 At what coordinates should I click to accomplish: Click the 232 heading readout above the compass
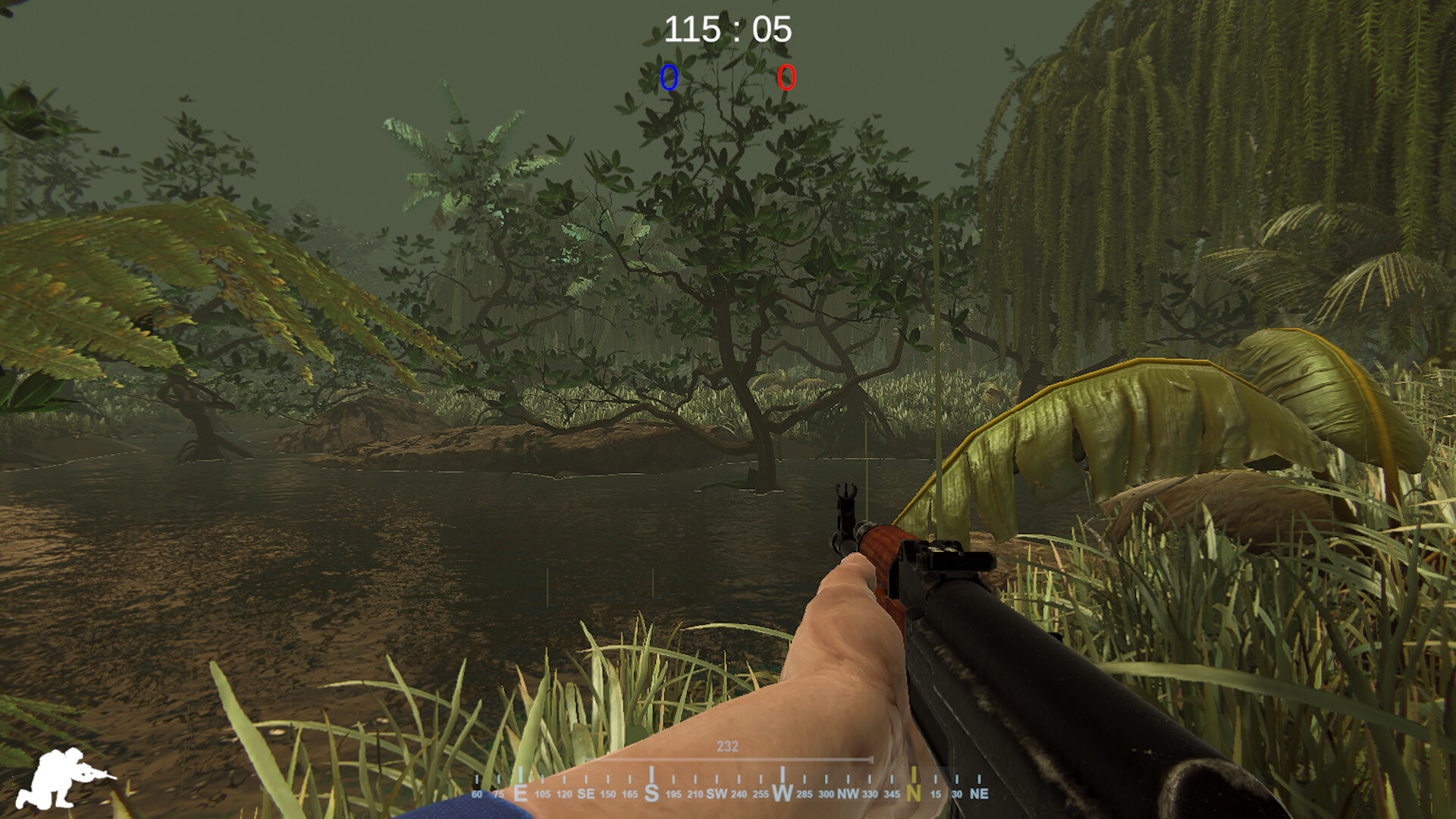point(730,746)
